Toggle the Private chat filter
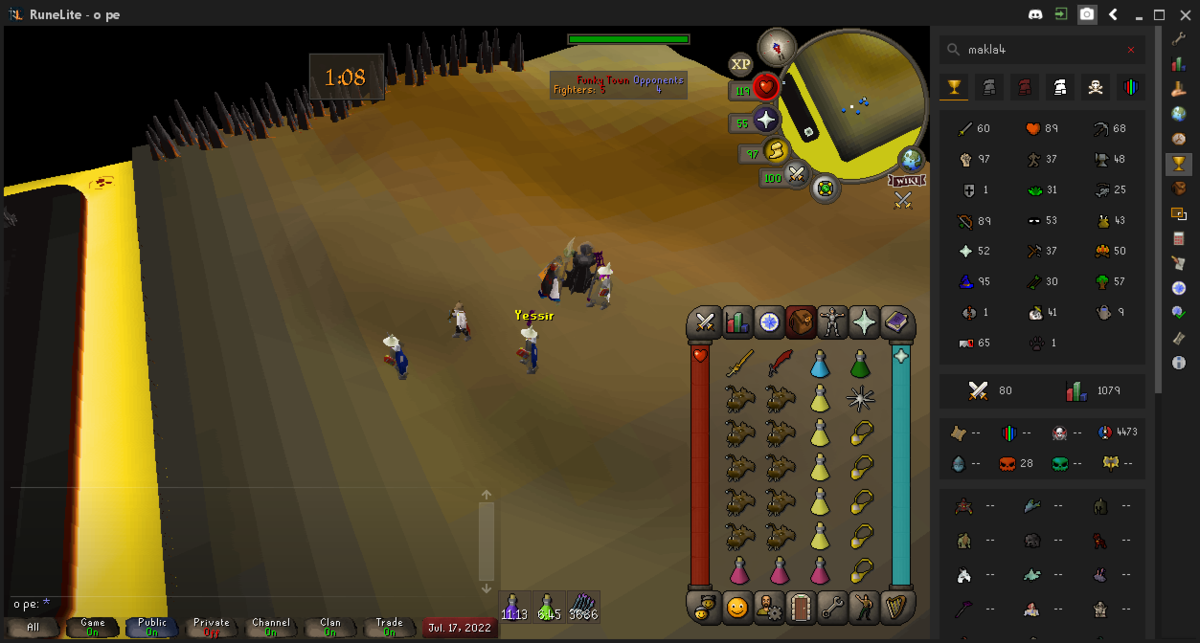The height and width of the screenshot is (643, 1200). tap(211, 627)
